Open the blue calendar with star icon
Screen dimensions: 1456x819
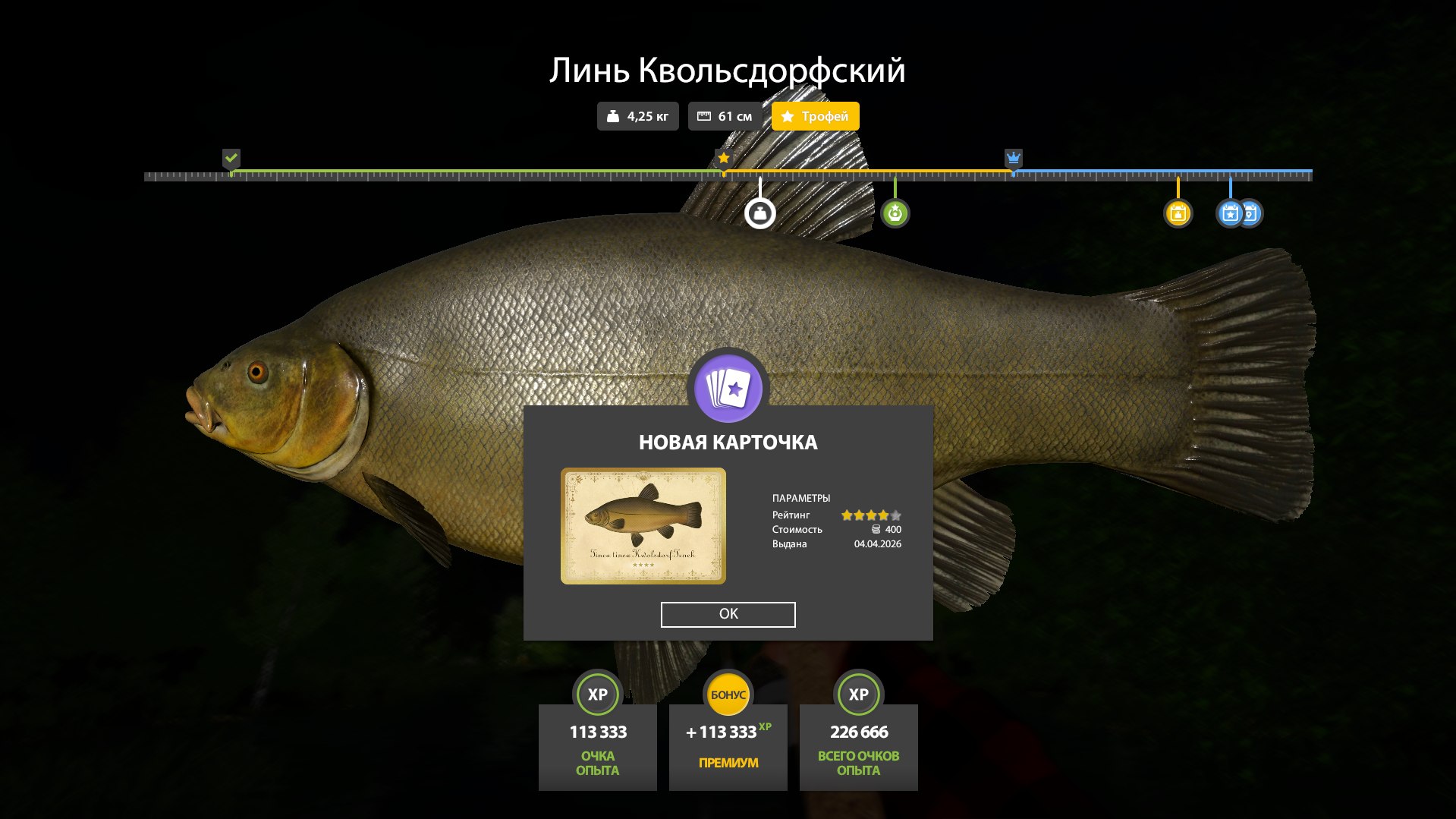(1229, 213)
